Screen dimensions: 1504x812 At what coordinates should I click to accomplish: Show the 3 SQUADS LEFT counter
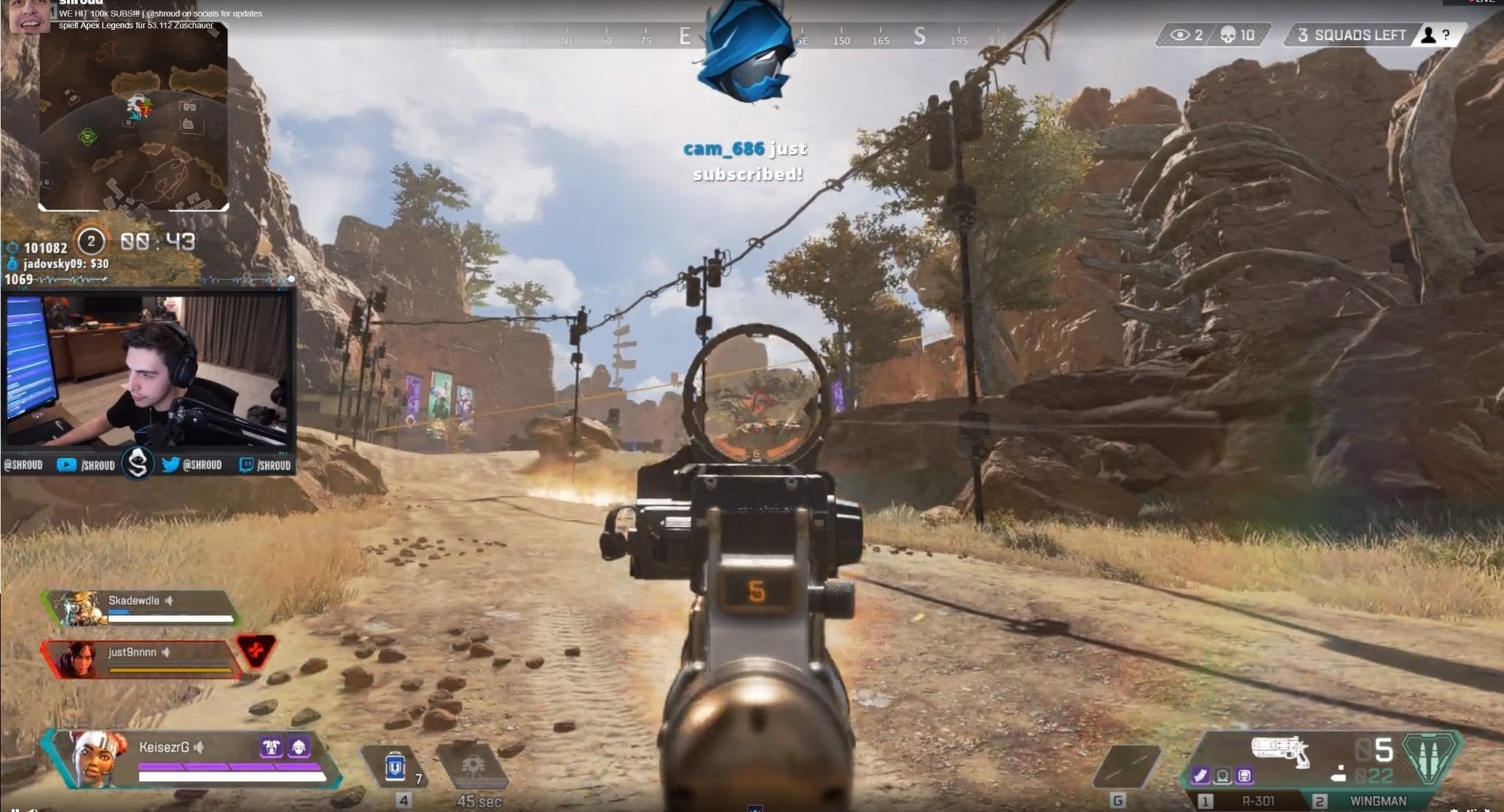[x=1351, y=35]
